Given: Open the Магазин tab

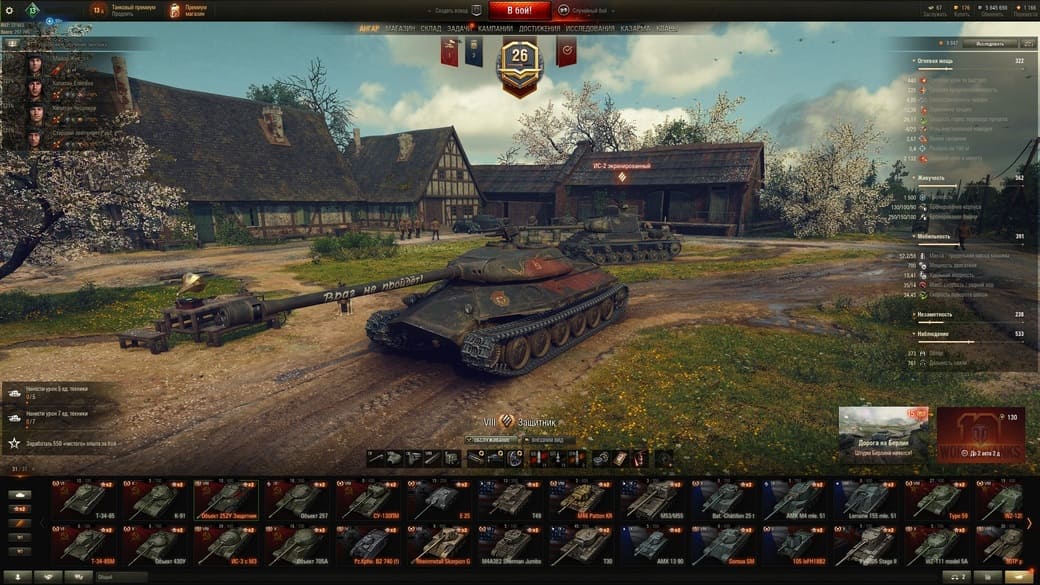Looking at the screenshot, I should pyautogui.click(x=399, y=29).
